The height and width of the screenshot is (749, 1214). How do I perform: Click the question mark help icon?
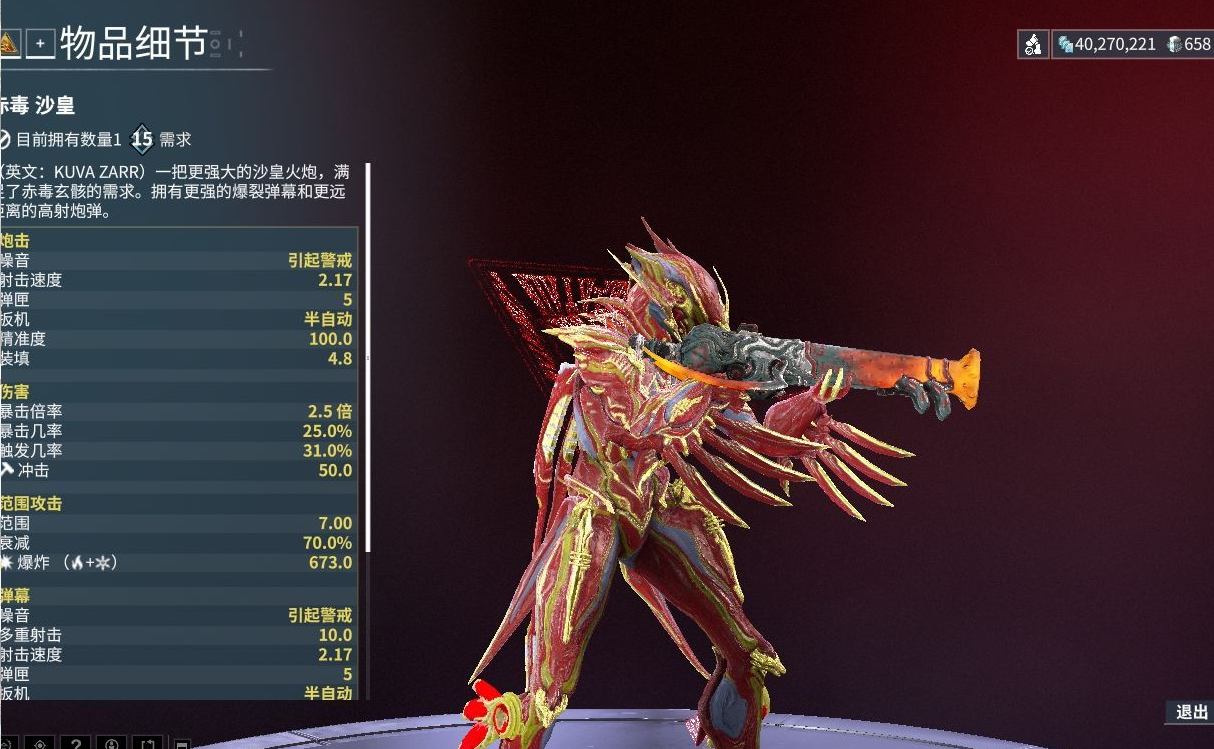point(75,744)
